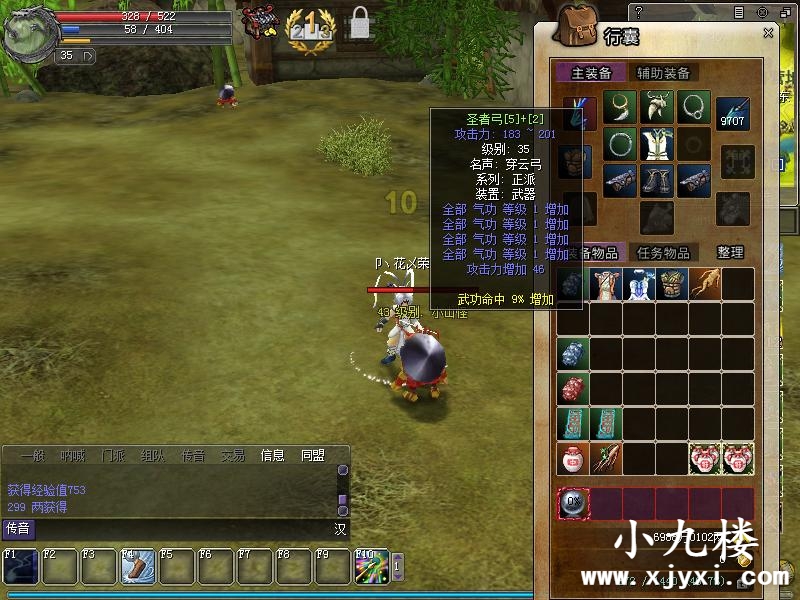Click the 0% orb slot

point(573,504)
